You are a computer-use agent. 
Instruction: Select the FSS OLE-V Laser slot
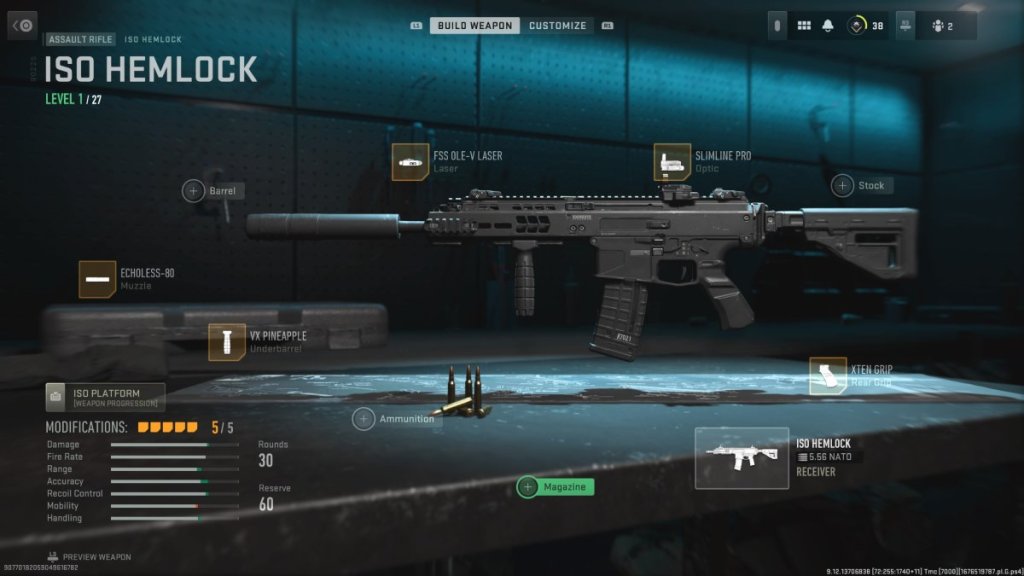click(411, 162)
